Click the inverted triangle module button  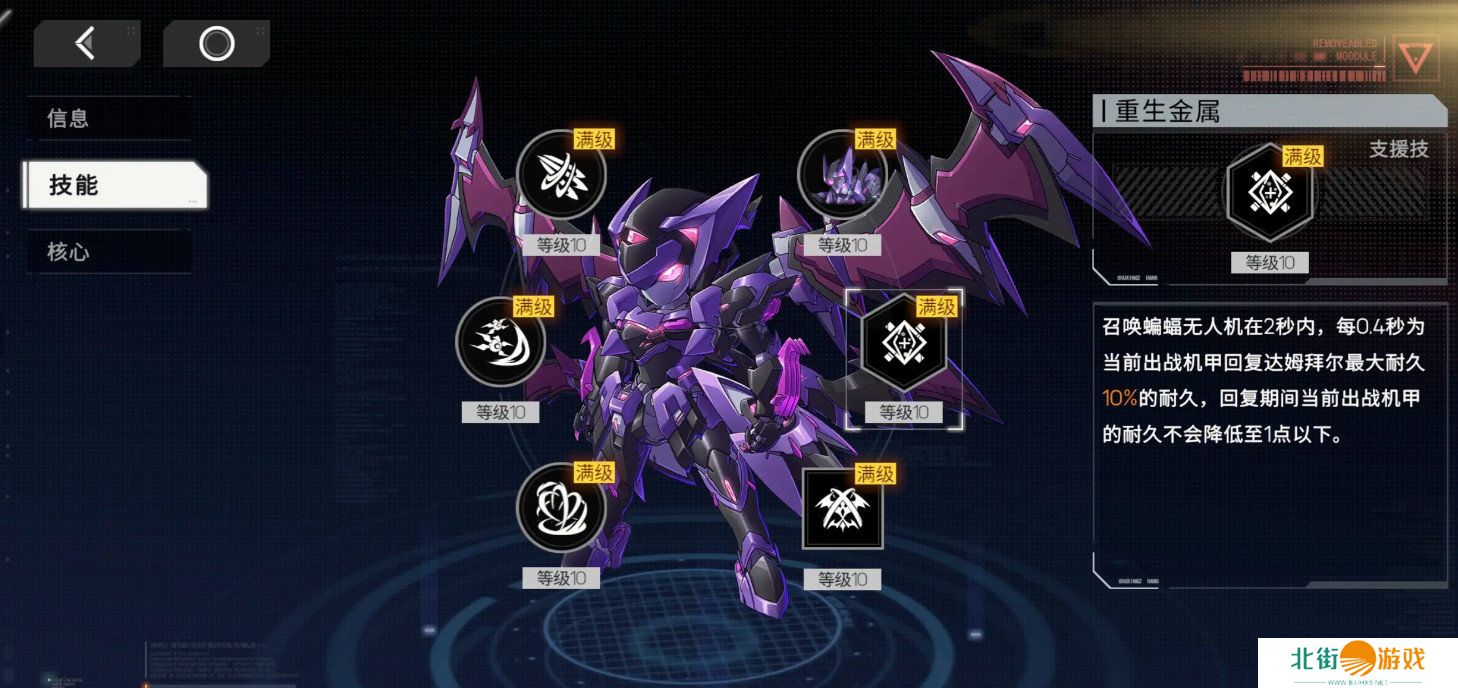pos(1415,58)
